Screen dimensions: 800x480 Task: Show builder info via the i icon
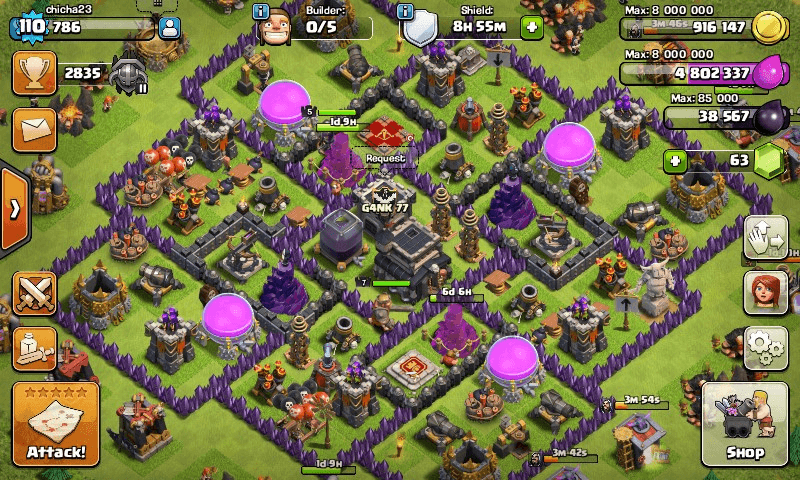click(261, 12)
